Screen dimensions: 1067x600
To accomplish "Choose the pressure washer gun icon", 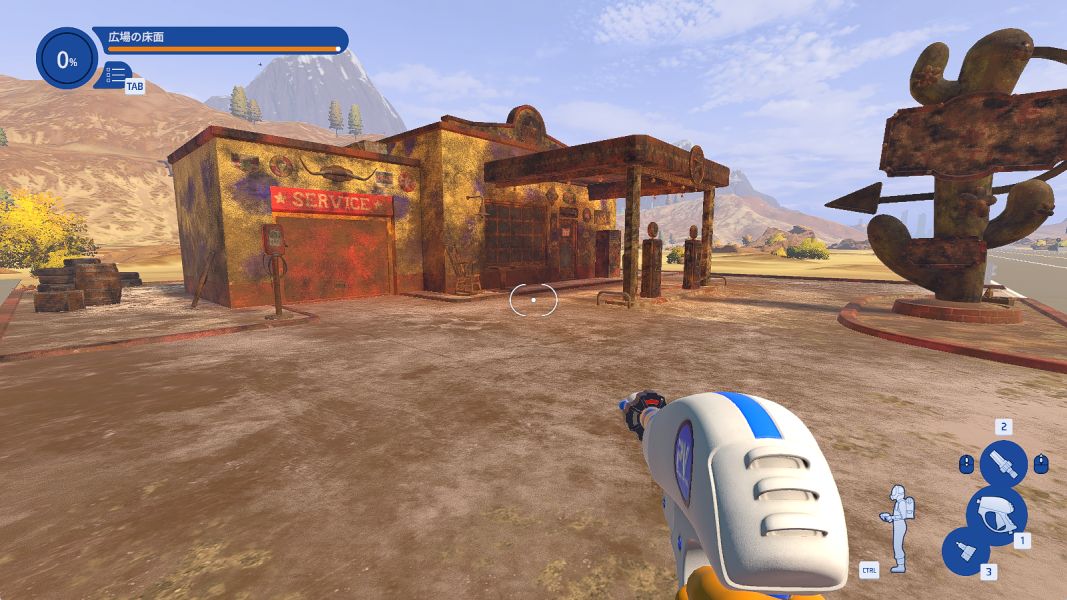I will [x=996, y=512].
